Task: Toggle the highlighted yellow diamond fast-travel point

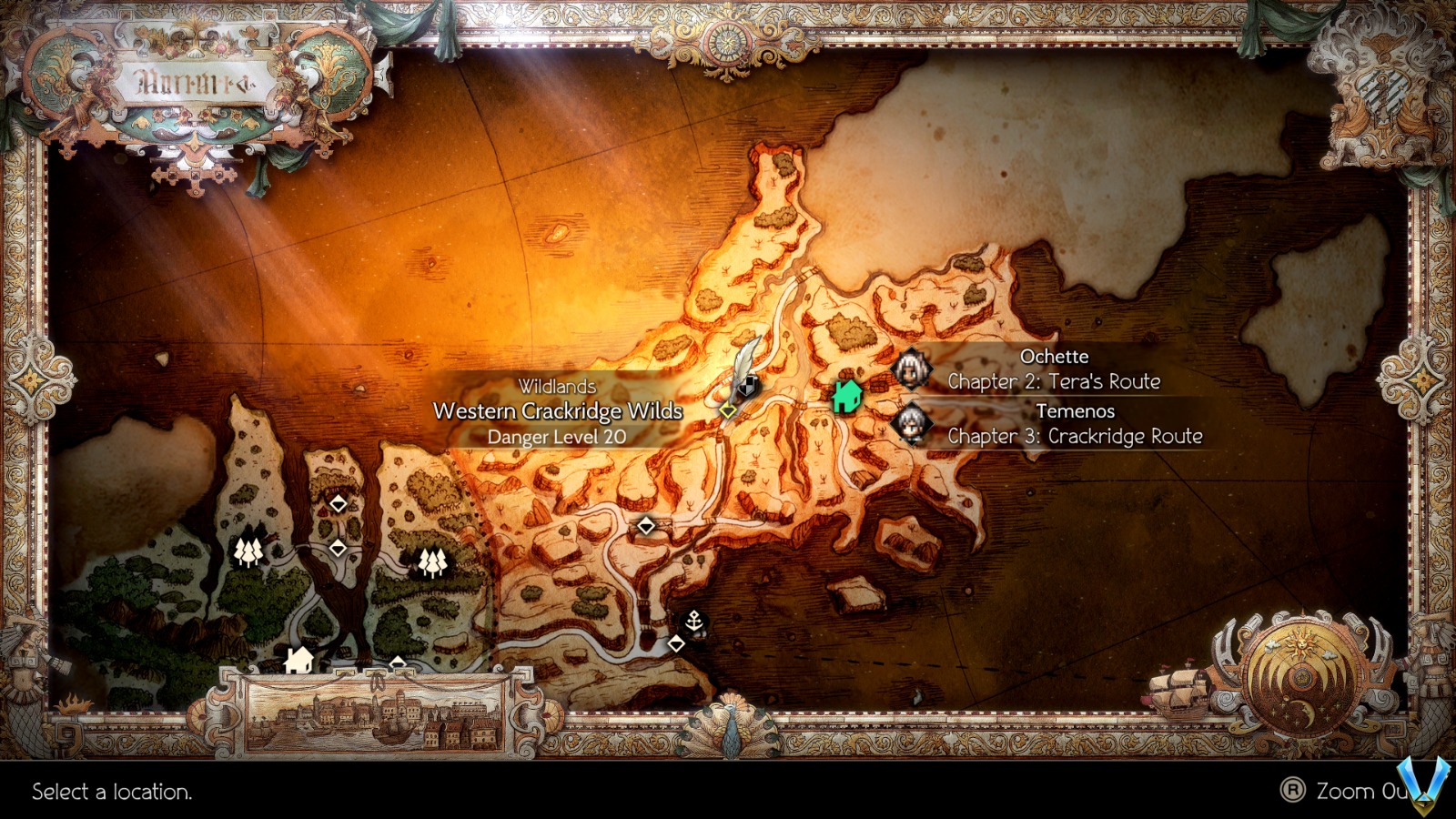Action: tap(726, 409)
